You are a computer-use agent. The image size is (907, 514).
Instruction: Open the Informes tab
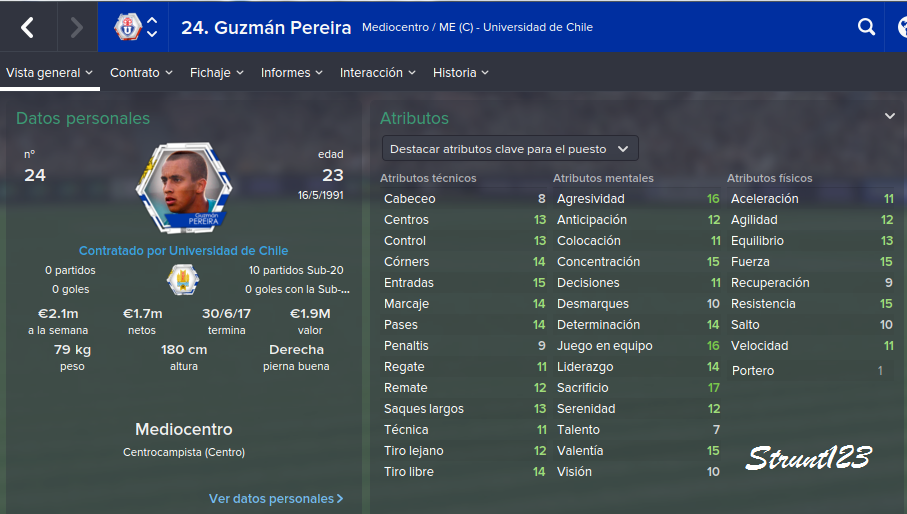click(292, 73)
